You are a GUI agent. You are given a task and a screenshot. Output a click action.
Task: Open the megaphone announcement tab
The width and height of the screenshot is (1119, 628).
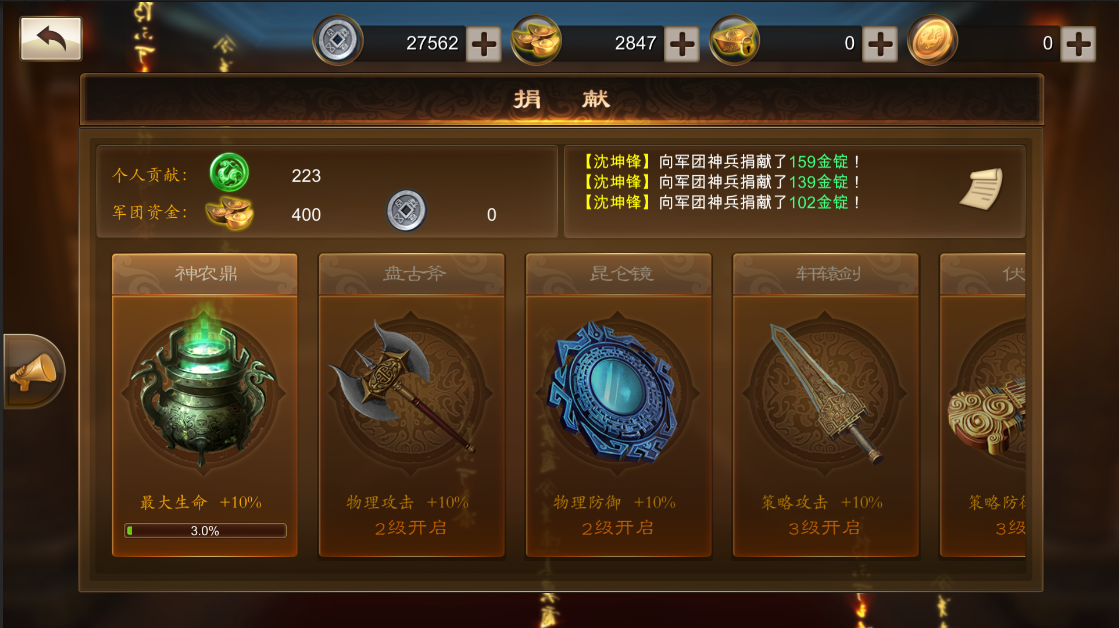[33, 372]
